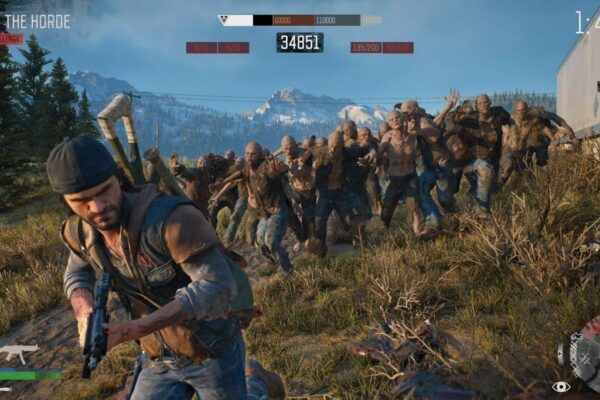Select The Horde challenge title
The height and width of the screenshot is (400, 600).
[36, 21]
